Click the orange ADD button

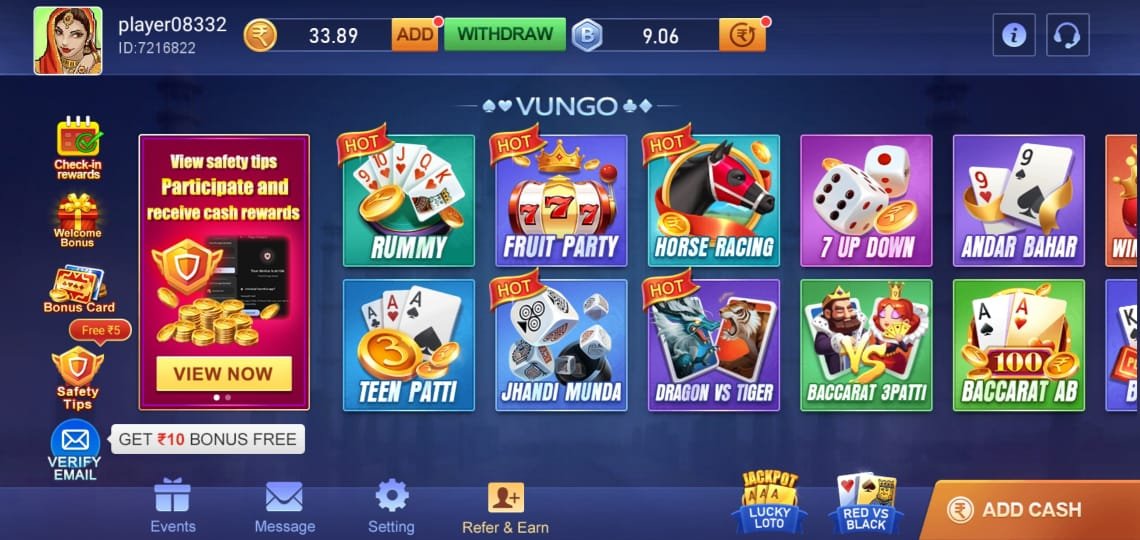click(x=414, y=35)
